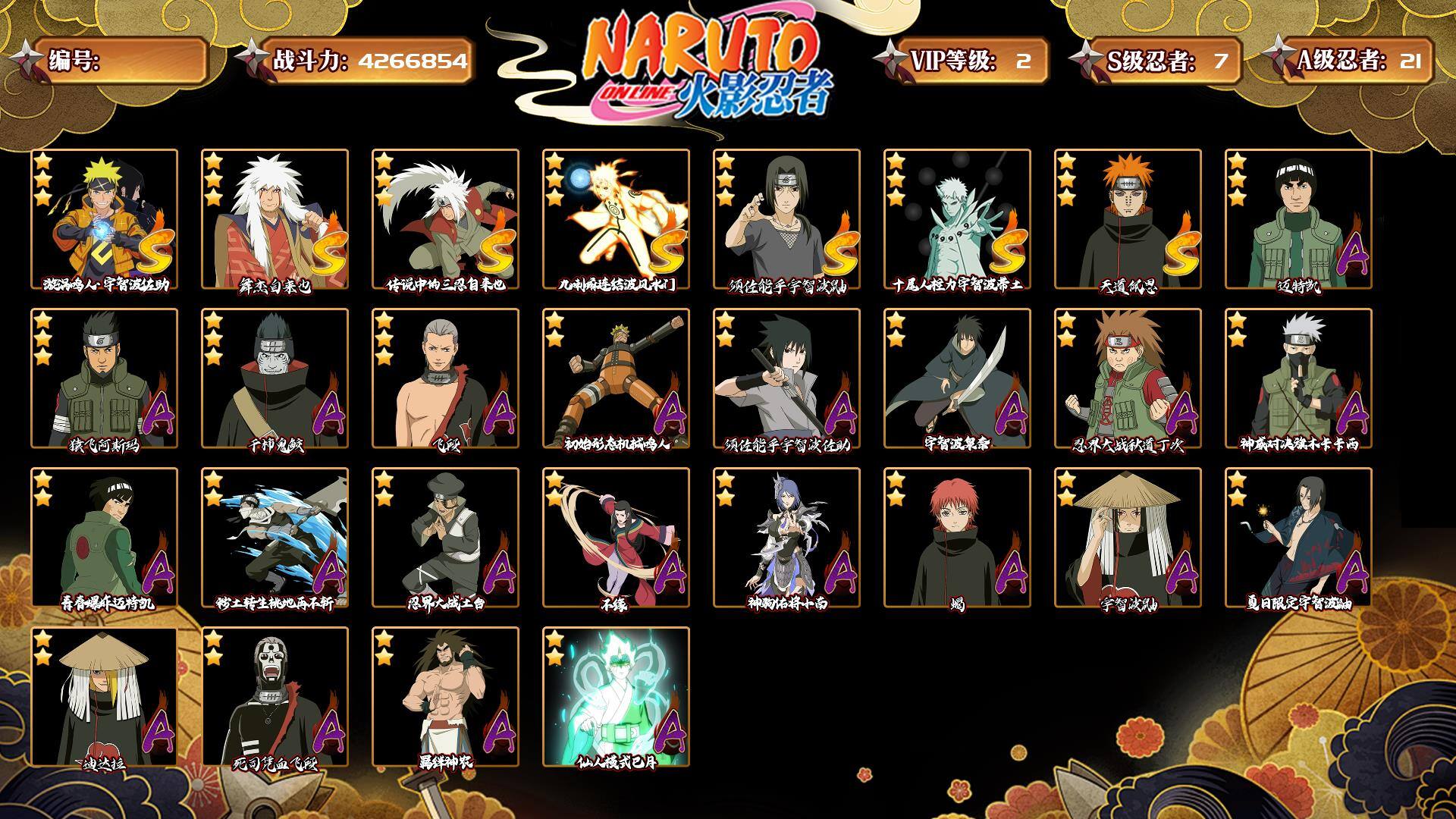Click the 夏日限定宇智波鼬 summer Itachi card

tap(1298, 537)
